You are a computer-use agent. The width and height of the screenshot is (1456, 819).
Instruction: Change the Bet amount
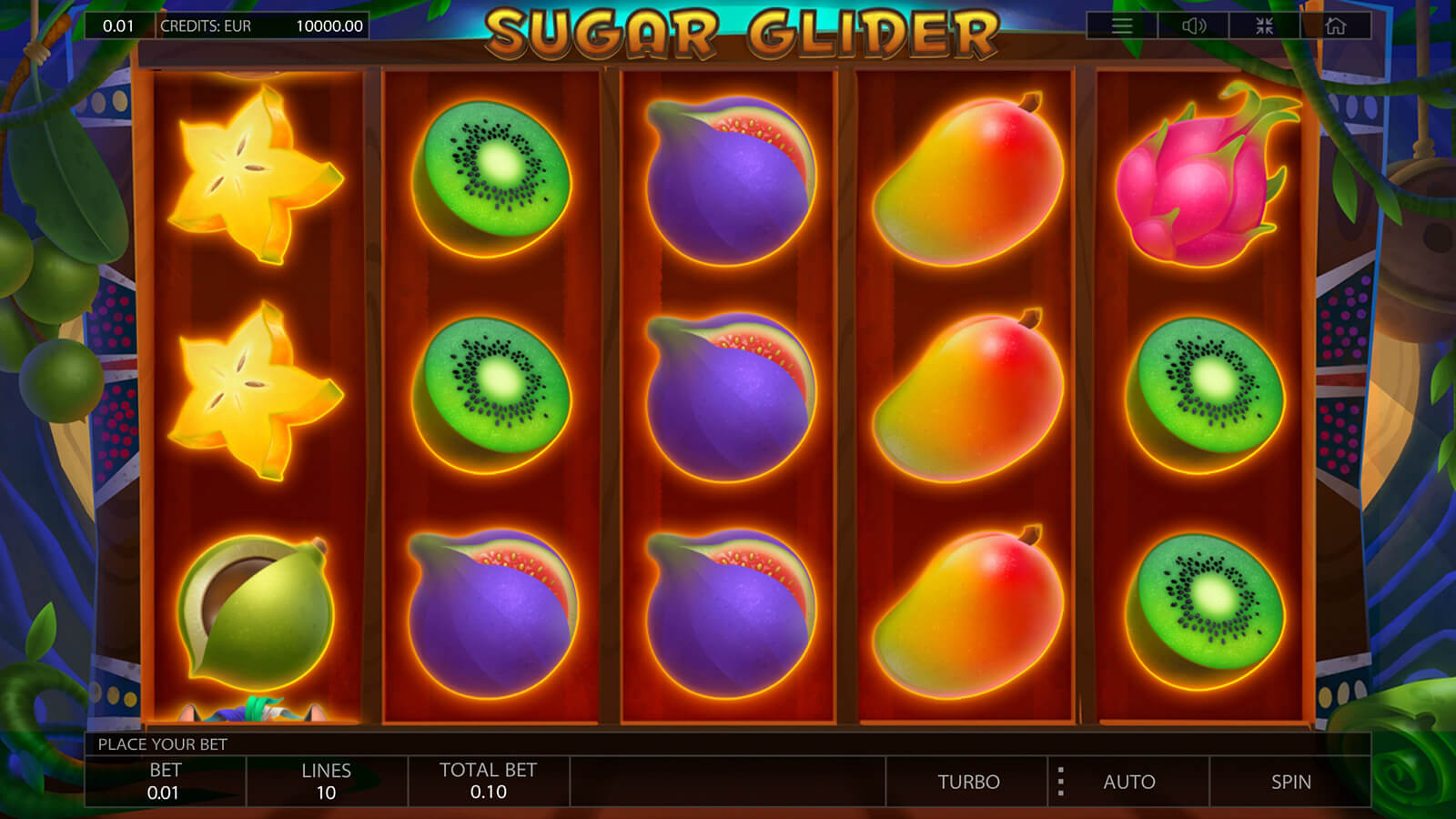pyautogui.click(x=165, y=782)
